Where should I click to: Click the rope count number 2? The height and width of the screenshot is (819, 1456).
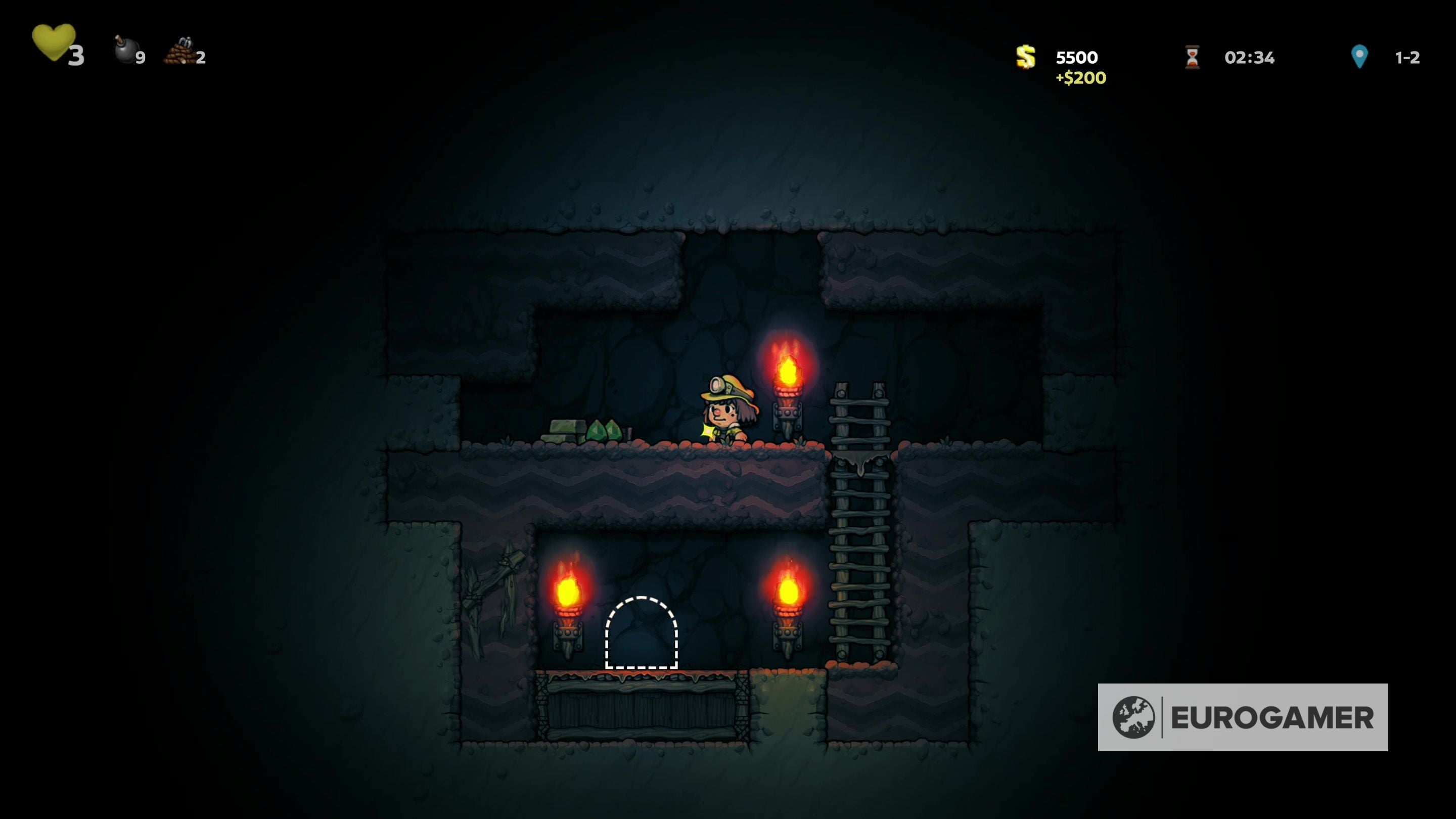click(x=202, y=58)
